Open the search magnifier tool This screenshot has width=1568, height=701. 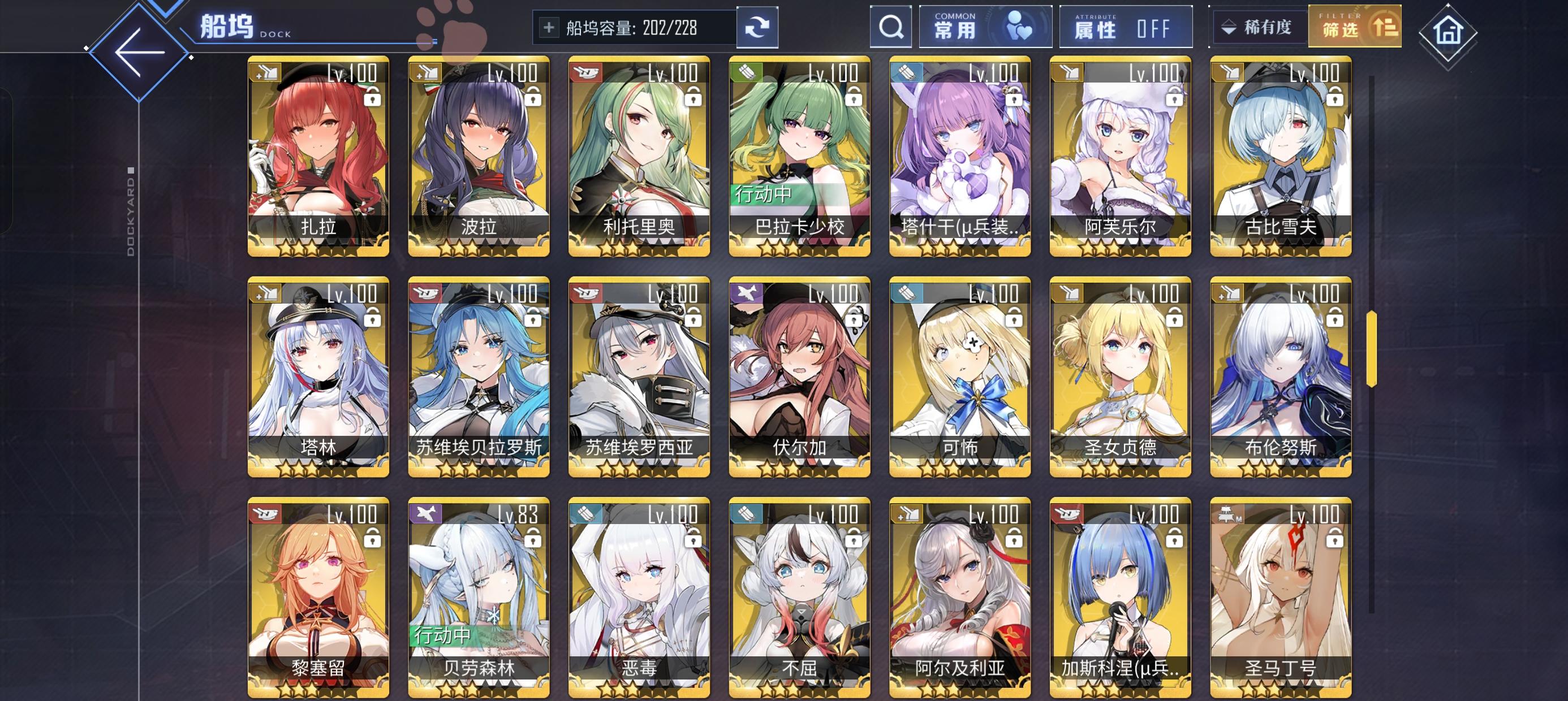pyautogui.click(x=891, y=27)
